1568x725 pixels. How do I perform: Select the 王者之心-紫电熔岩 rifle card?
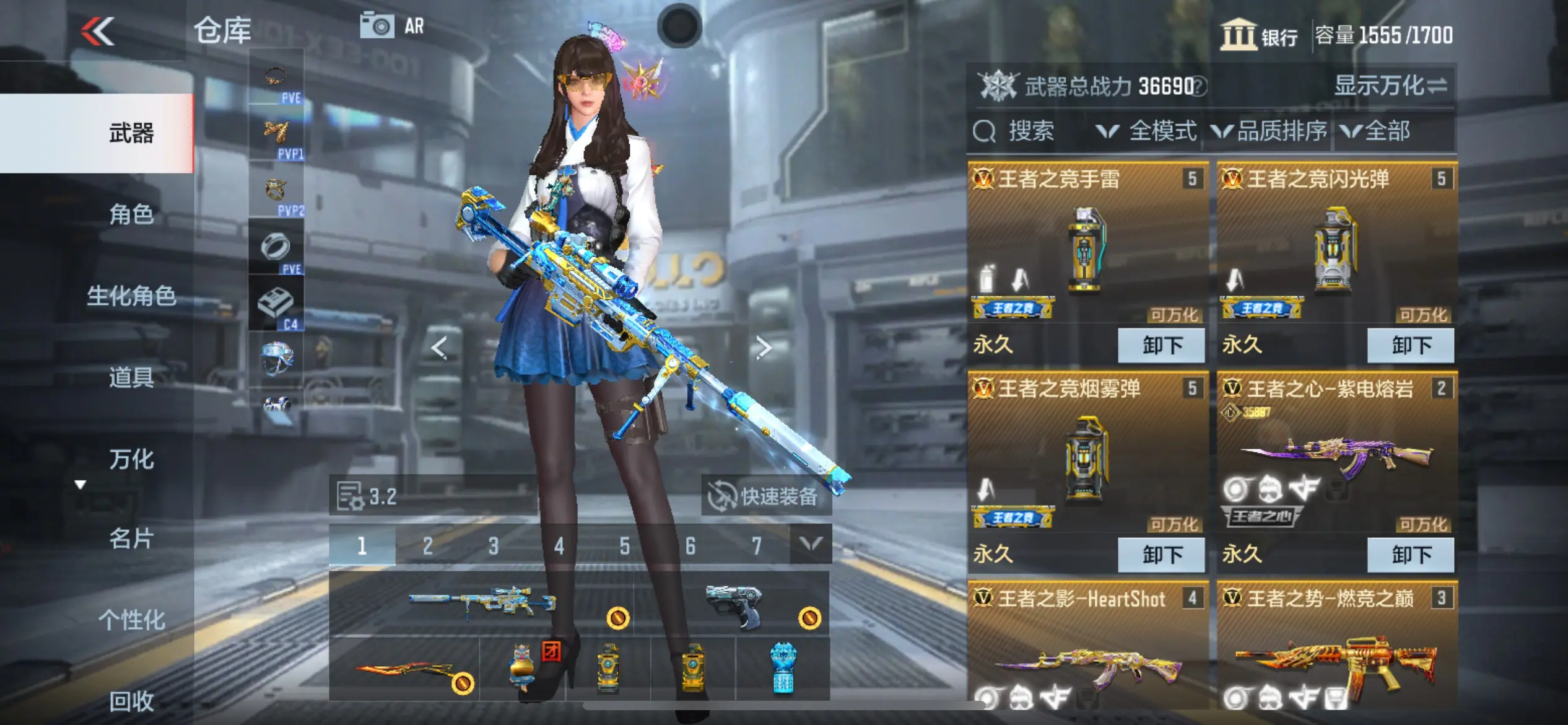1336,459
